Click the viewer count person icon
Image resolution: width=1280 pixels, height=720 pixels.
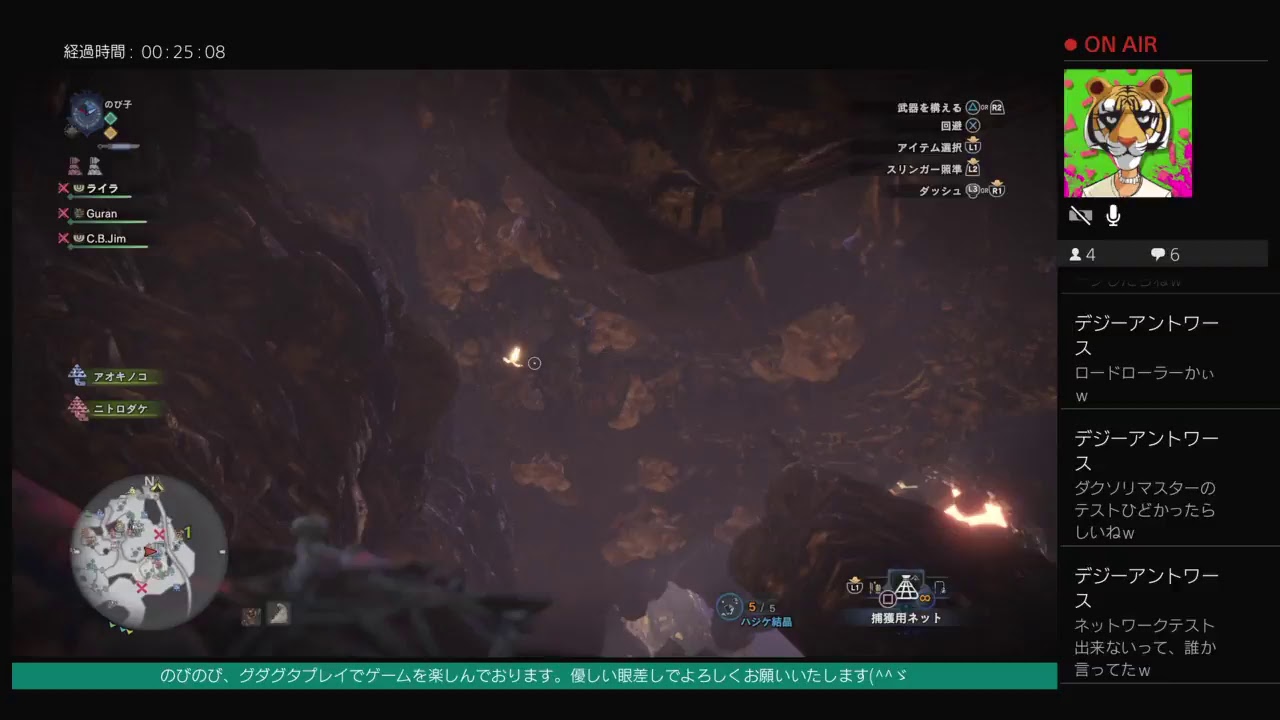point(1078,254)
